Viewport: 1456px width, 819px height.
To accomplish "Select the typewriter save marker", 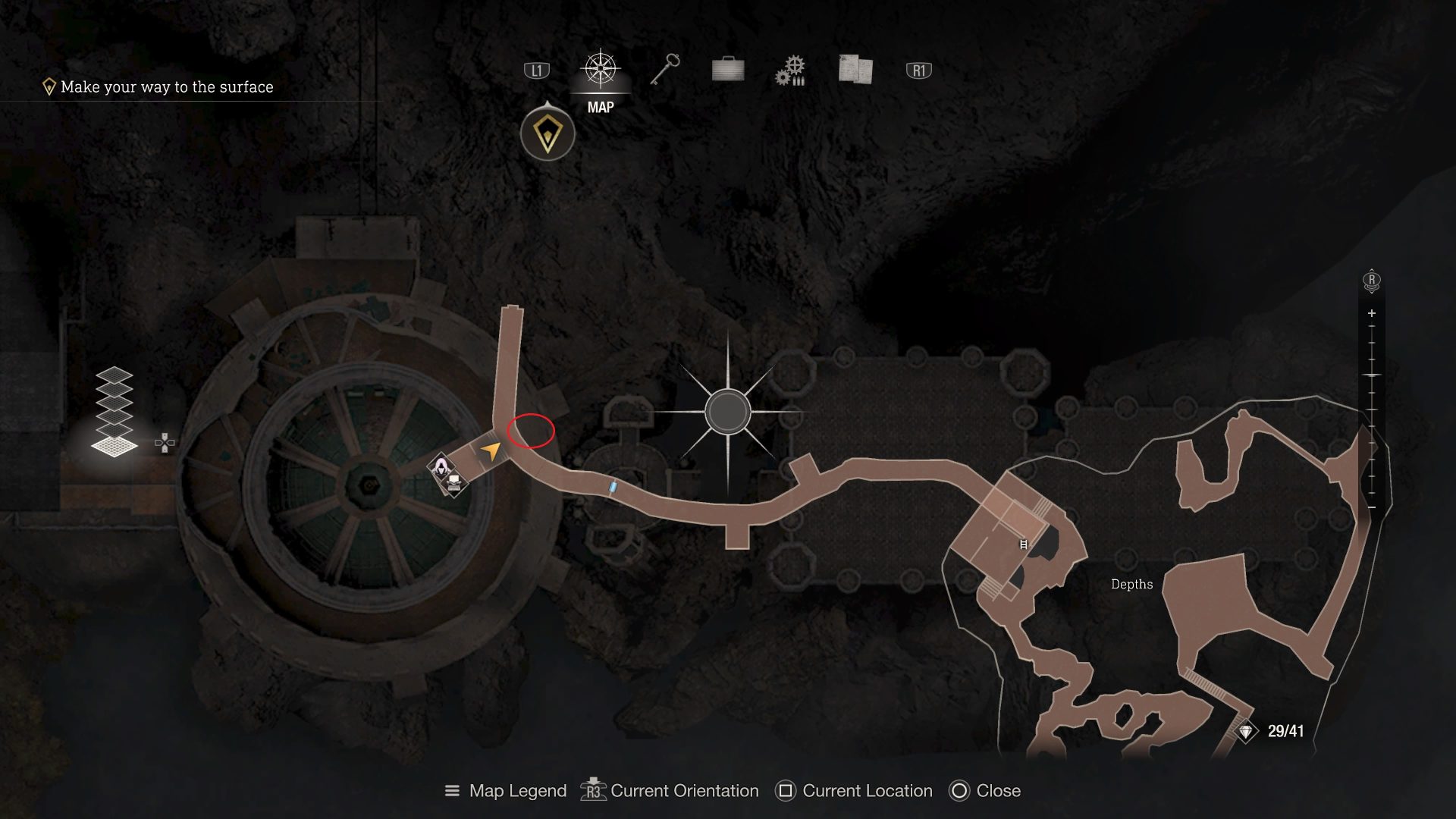I will (x=454, y=483).
